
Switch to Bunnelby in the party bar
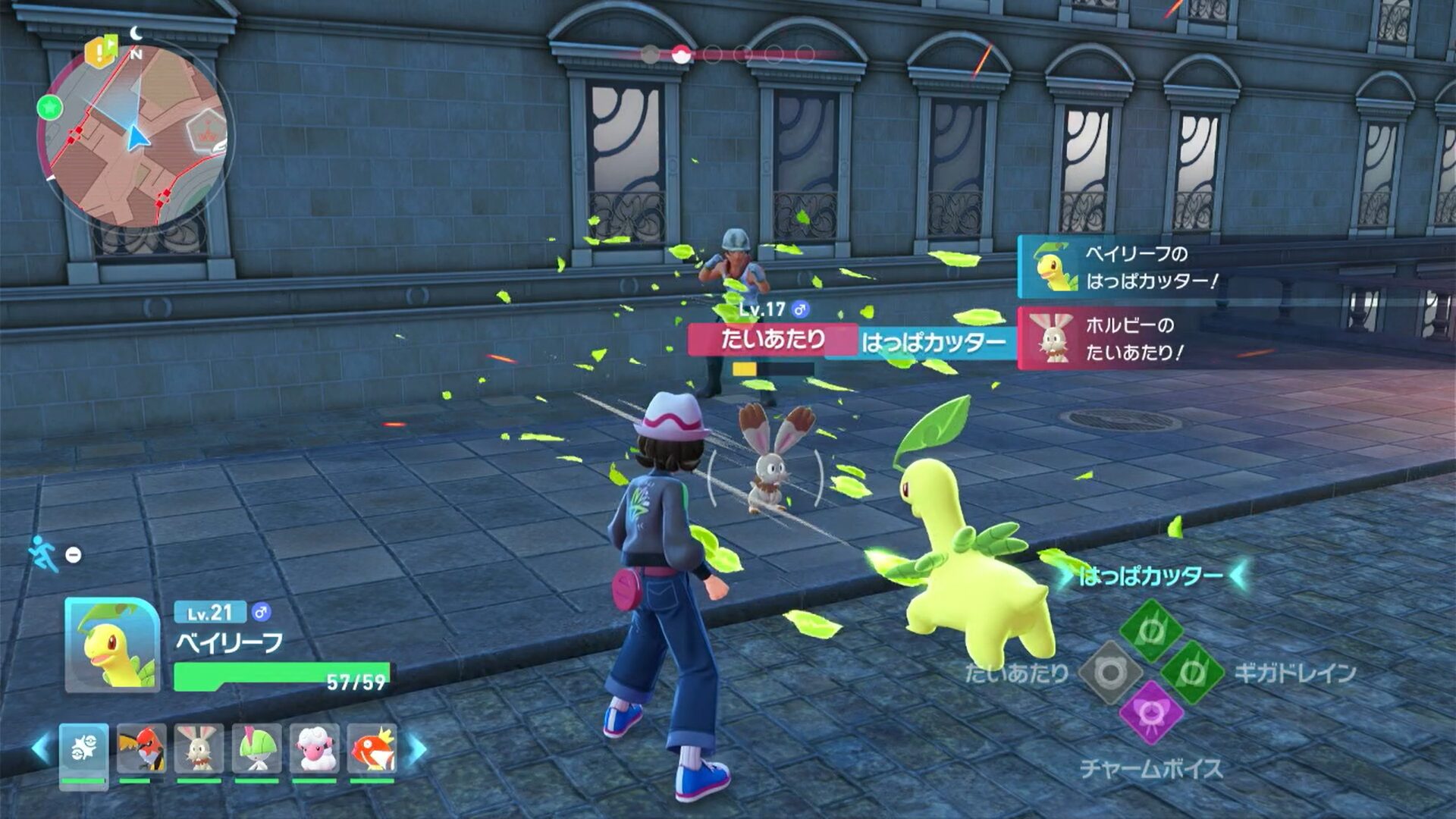pyautogui.click(x=199, y=749)
